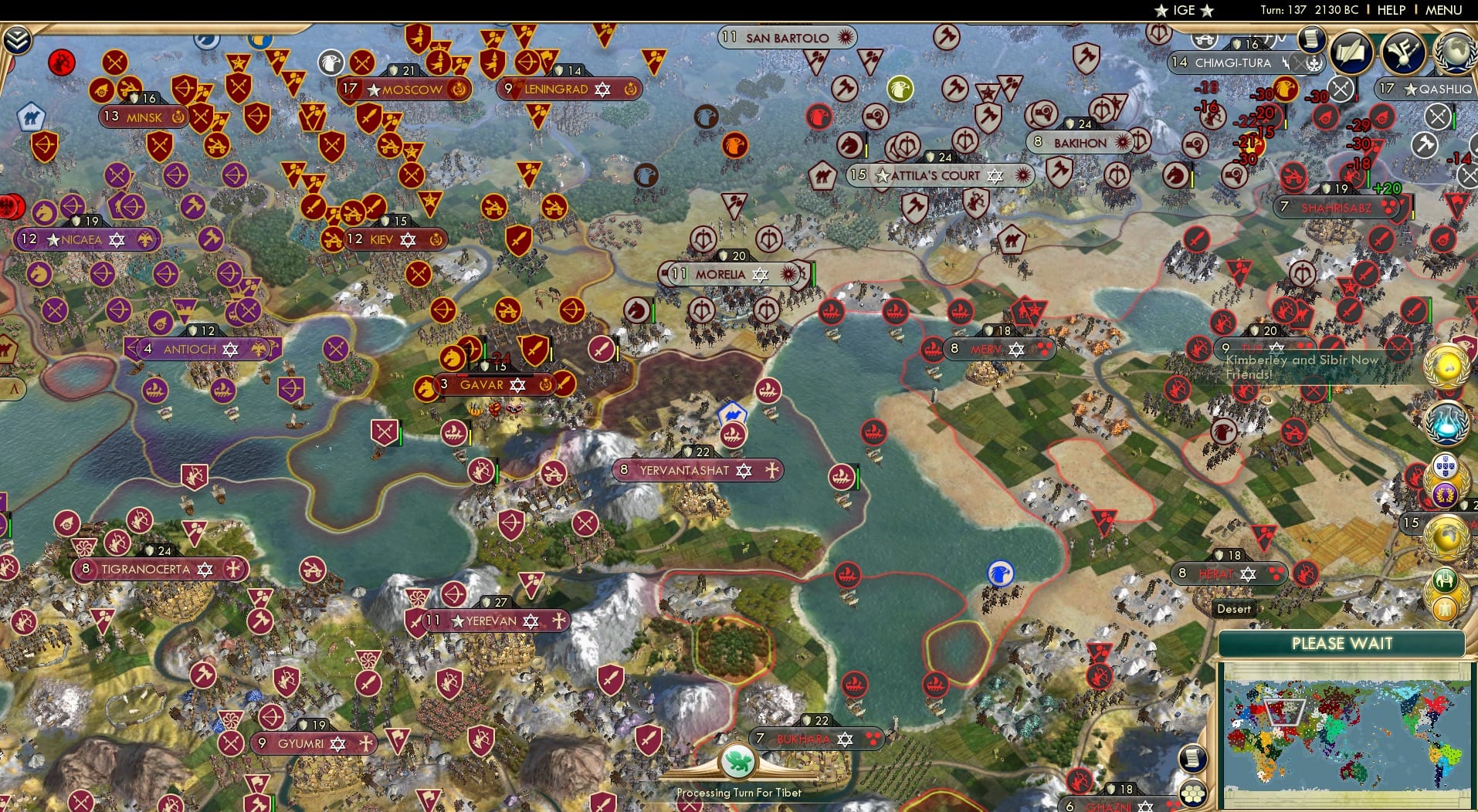Image resolution: width=1478 pixels, height=812 pixels.
Task: Click the orange eagle civilization notification bubble
Action: click(1445, 608)
